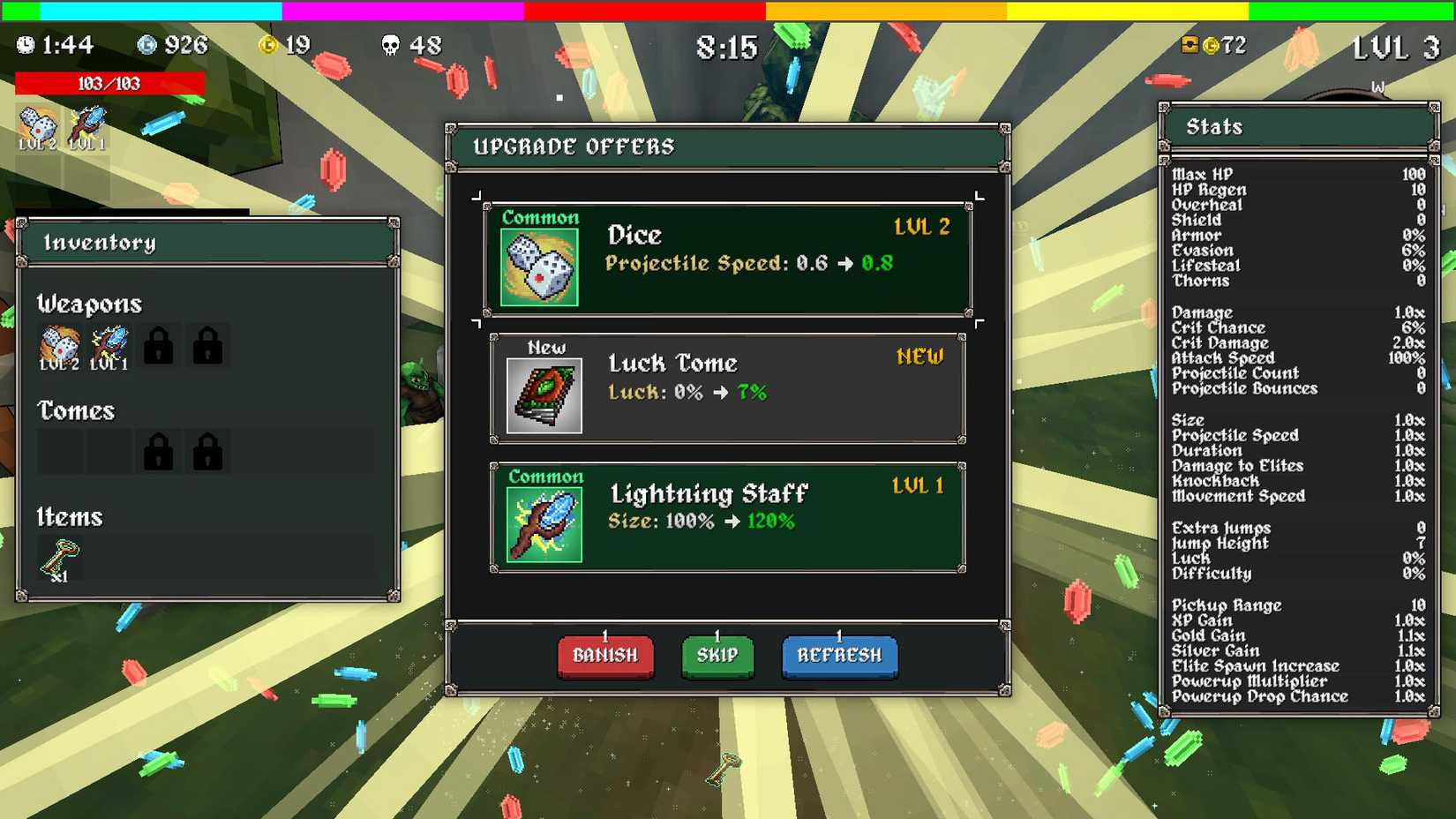Click the red 103/103 health bar
The height and width of the screenshot is (819, 1456).
110,83
